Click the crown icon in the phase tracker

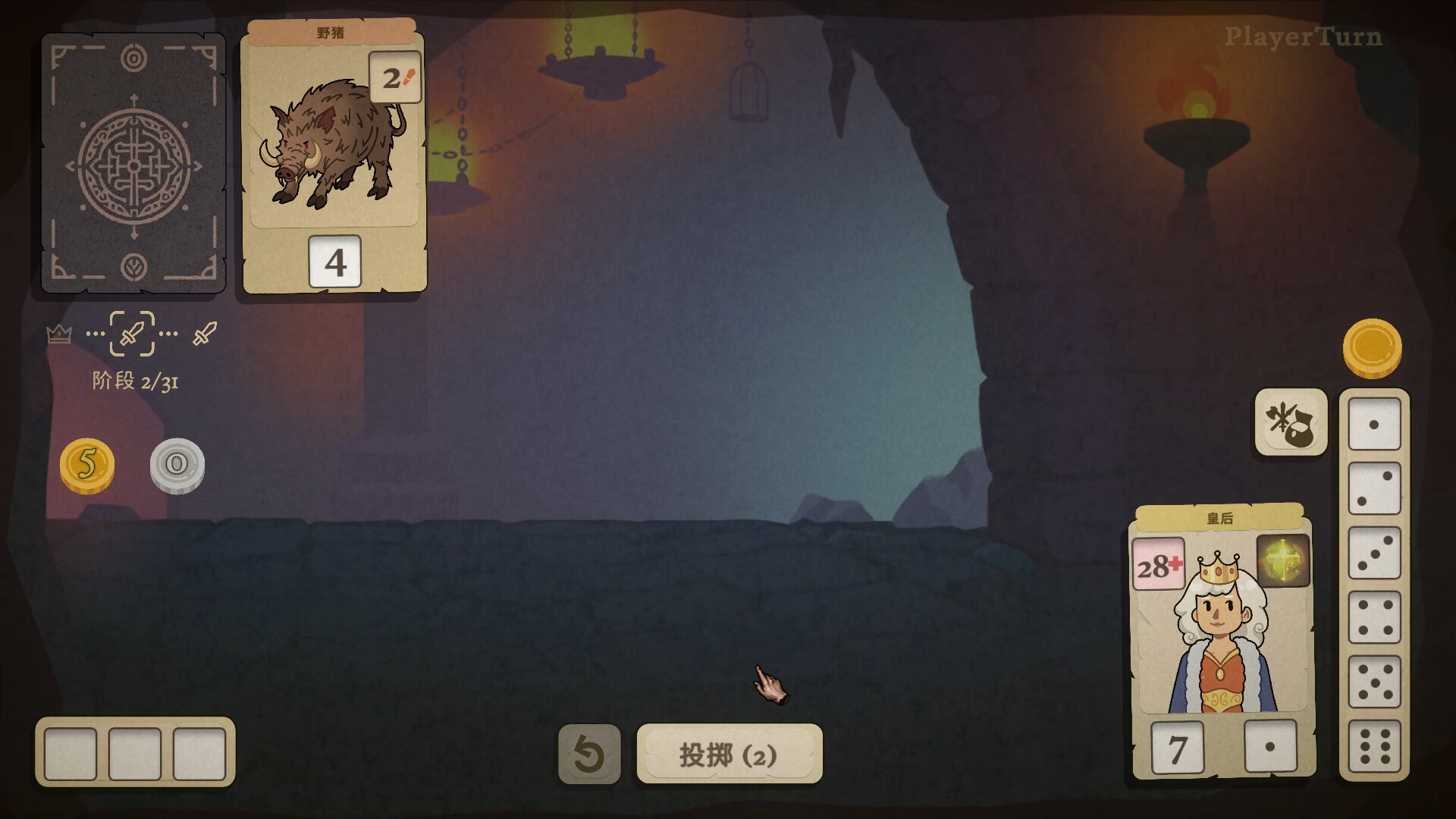59,334
